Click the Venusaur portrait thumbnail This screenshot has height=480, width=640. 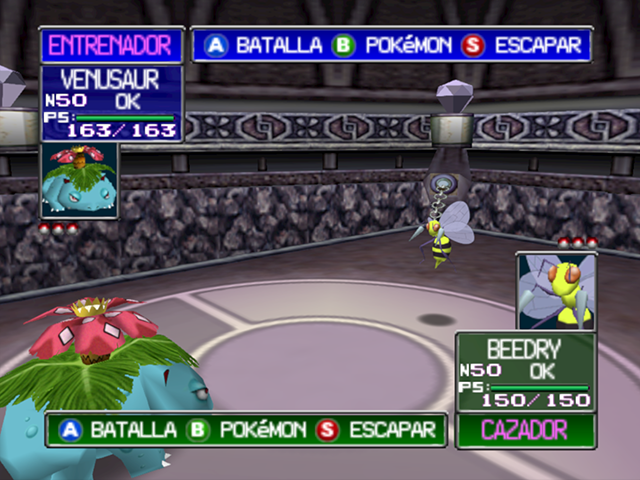point(80,182)
